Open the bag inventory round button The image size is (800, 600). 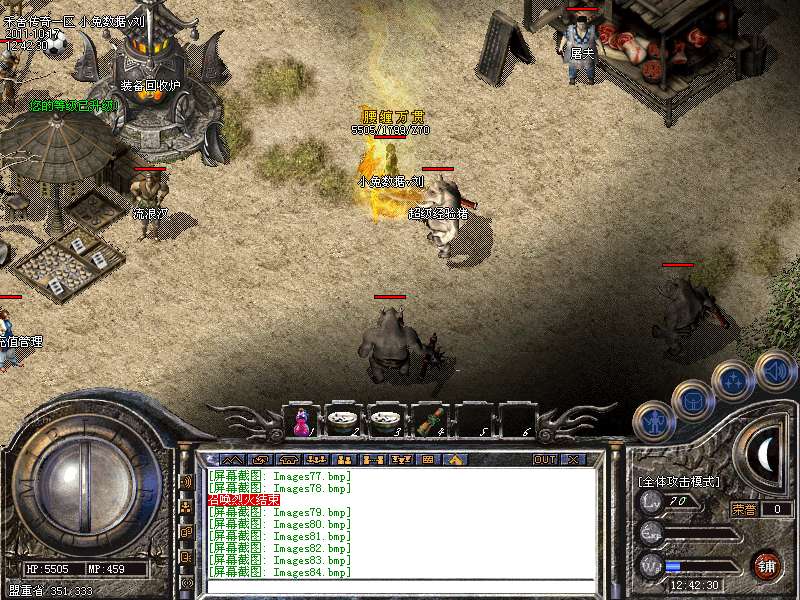(692, 400)
